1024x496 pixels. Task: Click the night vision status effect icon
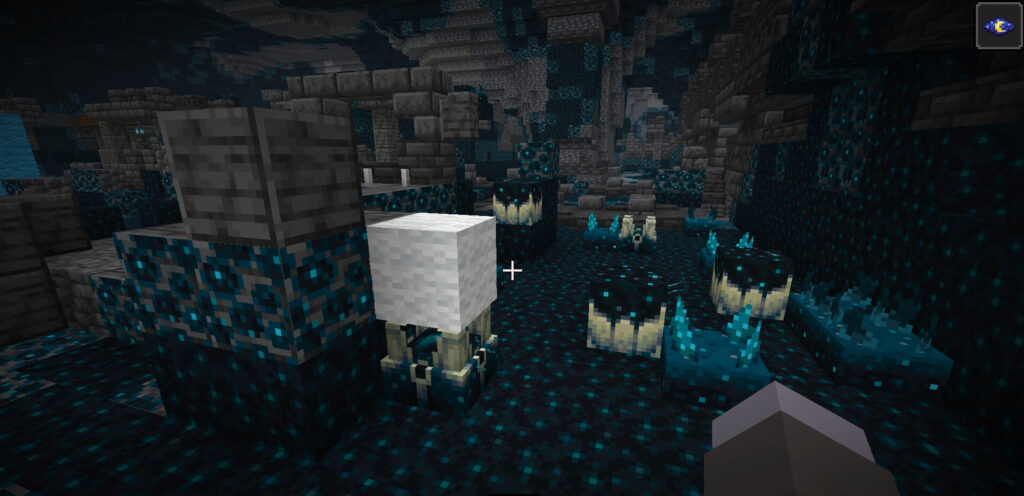coord(998,26)
